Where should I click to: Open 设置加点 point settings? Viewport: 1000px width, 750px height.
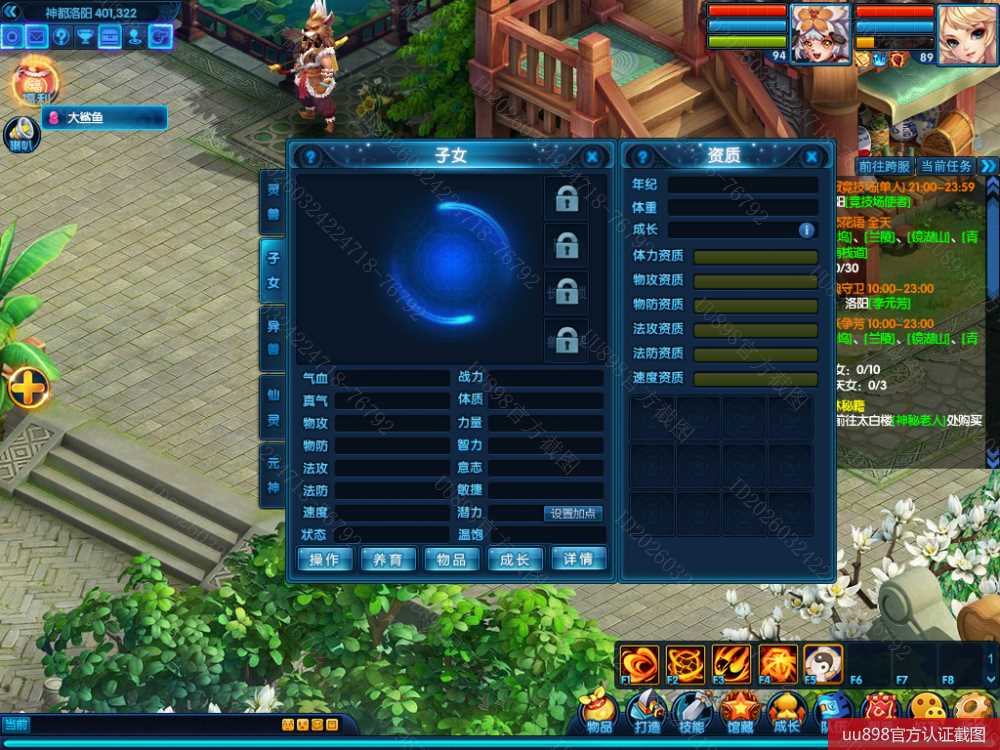pyautogui.click(x=574, y=513)
